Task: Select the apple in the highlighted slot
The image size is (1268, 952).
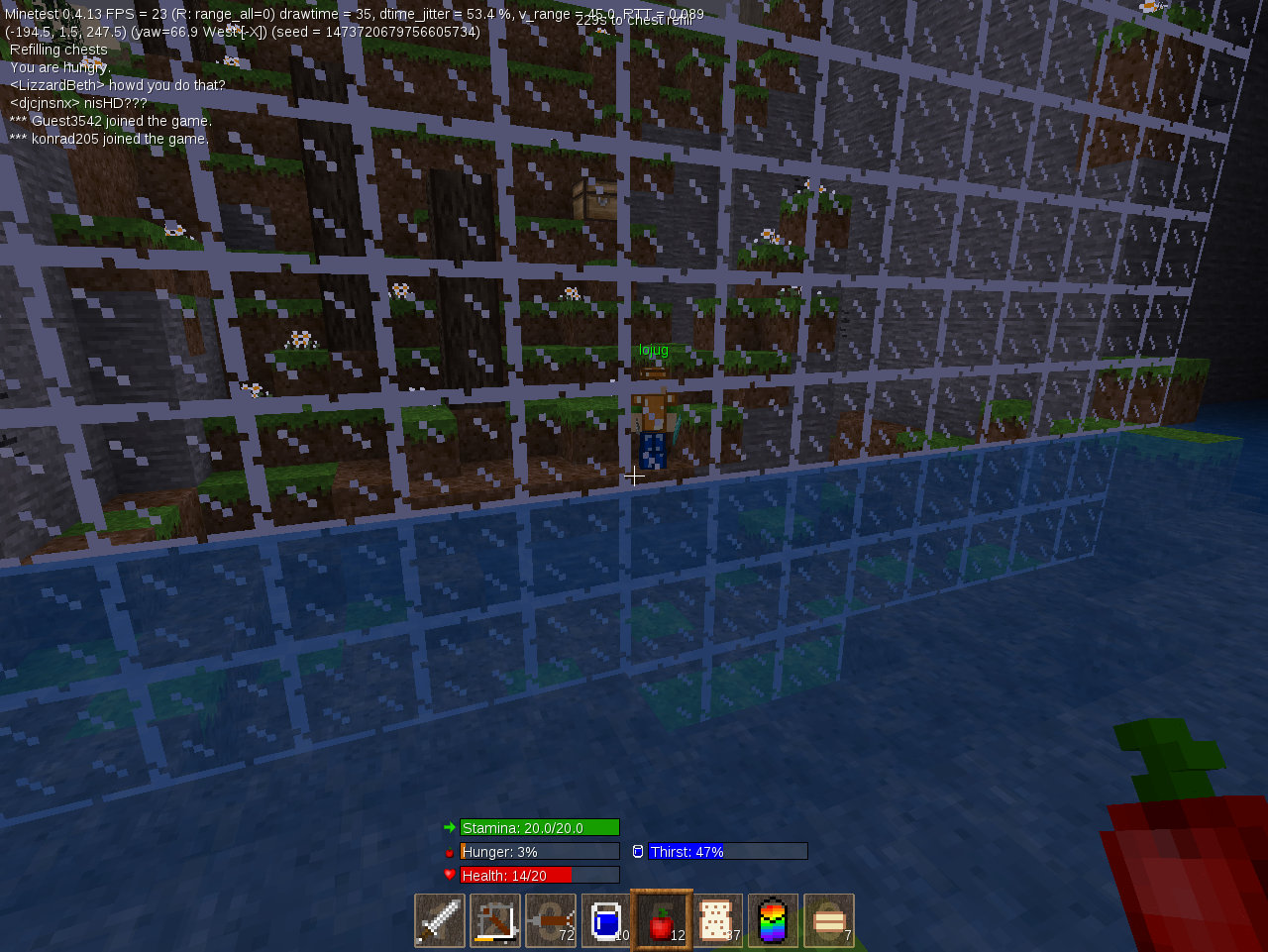Action: (x=662, y=920)
